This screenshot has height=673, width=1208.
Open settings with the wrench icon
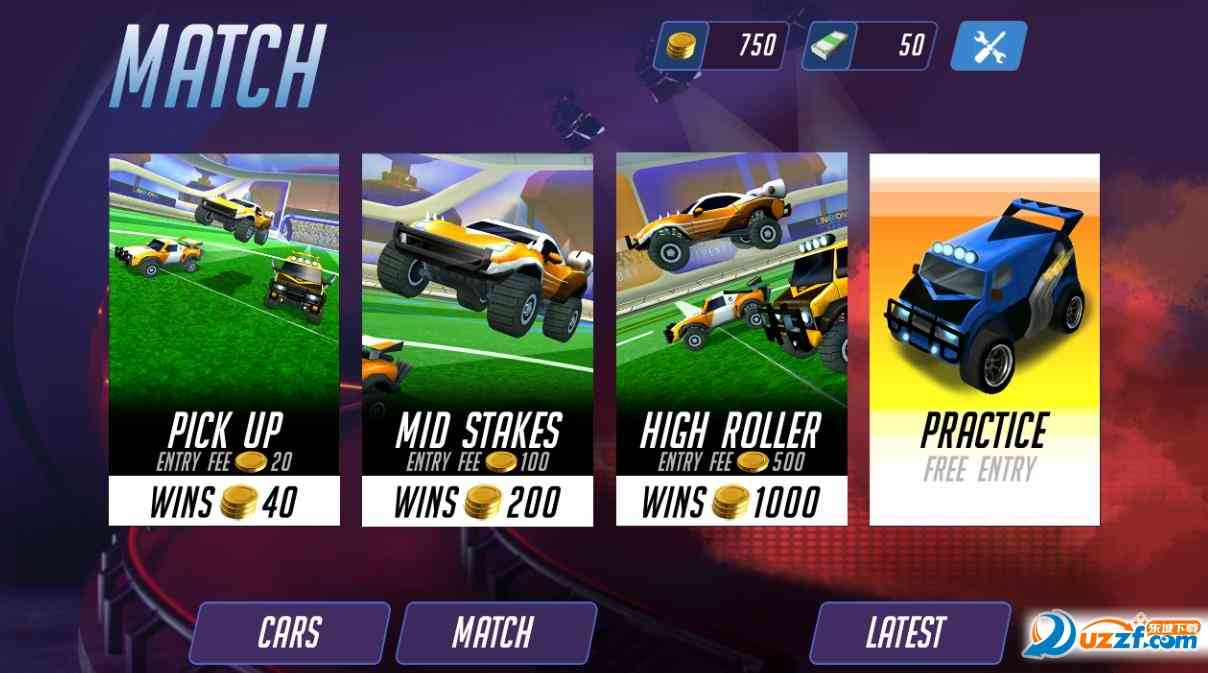[x=987, y=46]
